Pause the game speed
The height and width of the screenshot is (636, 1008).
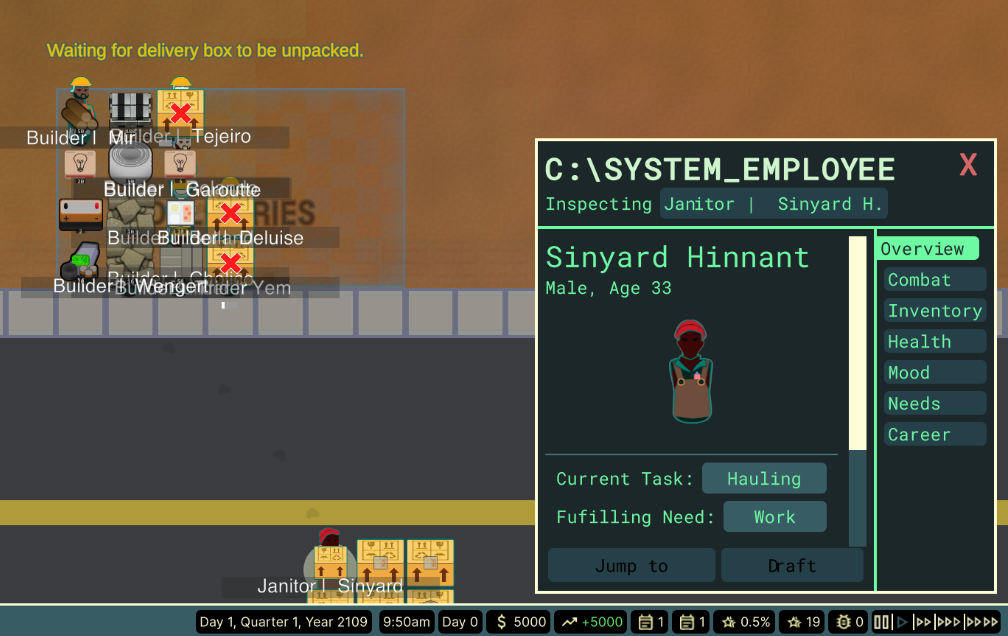tap(883, 622)
